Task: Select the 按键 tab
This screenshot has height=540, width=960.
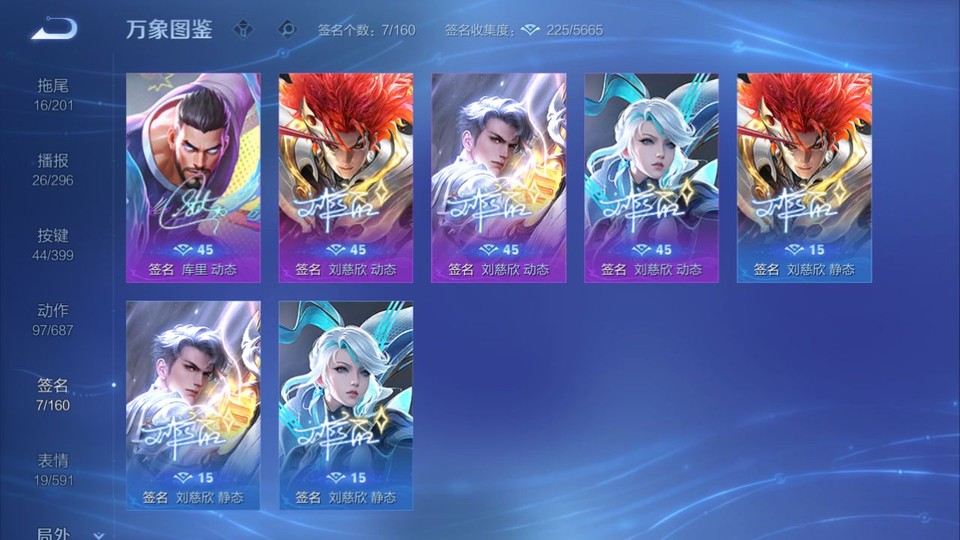Action: (53, 244)
